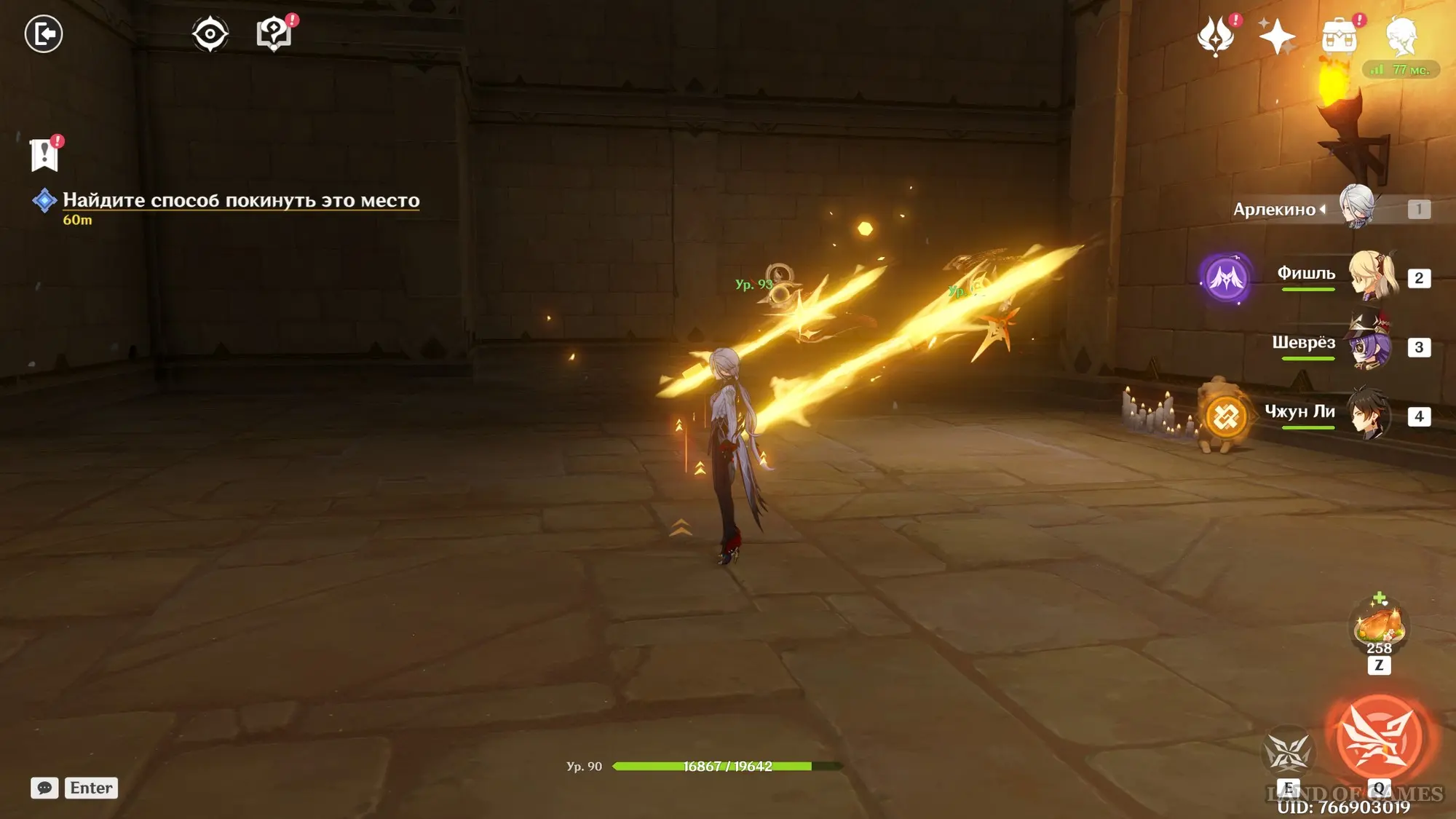
Task: Use the roast chicken food item
Action: (1378, 626)
